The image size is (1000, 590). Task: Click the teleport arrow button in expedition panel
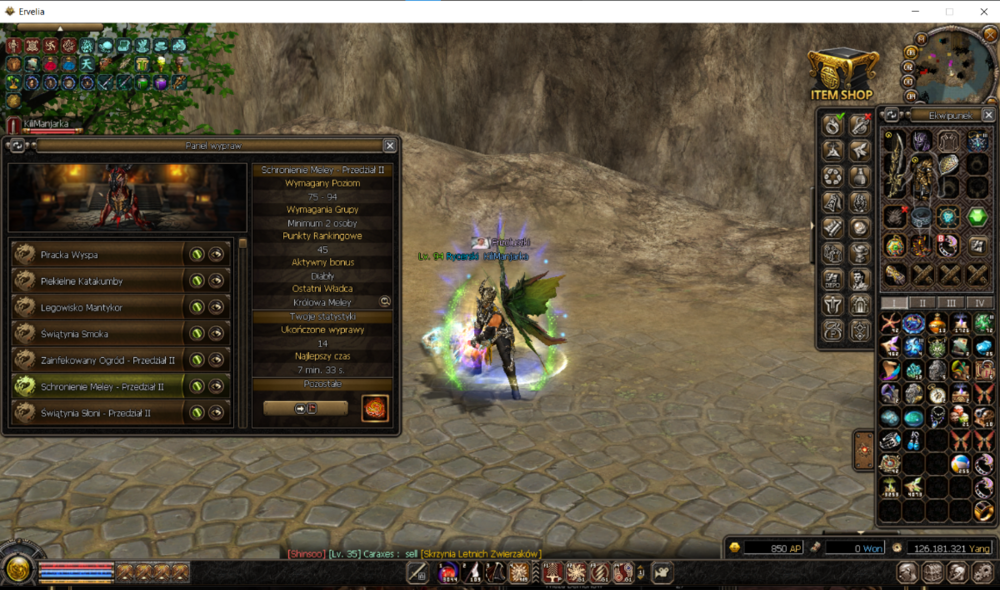point(305,408)
